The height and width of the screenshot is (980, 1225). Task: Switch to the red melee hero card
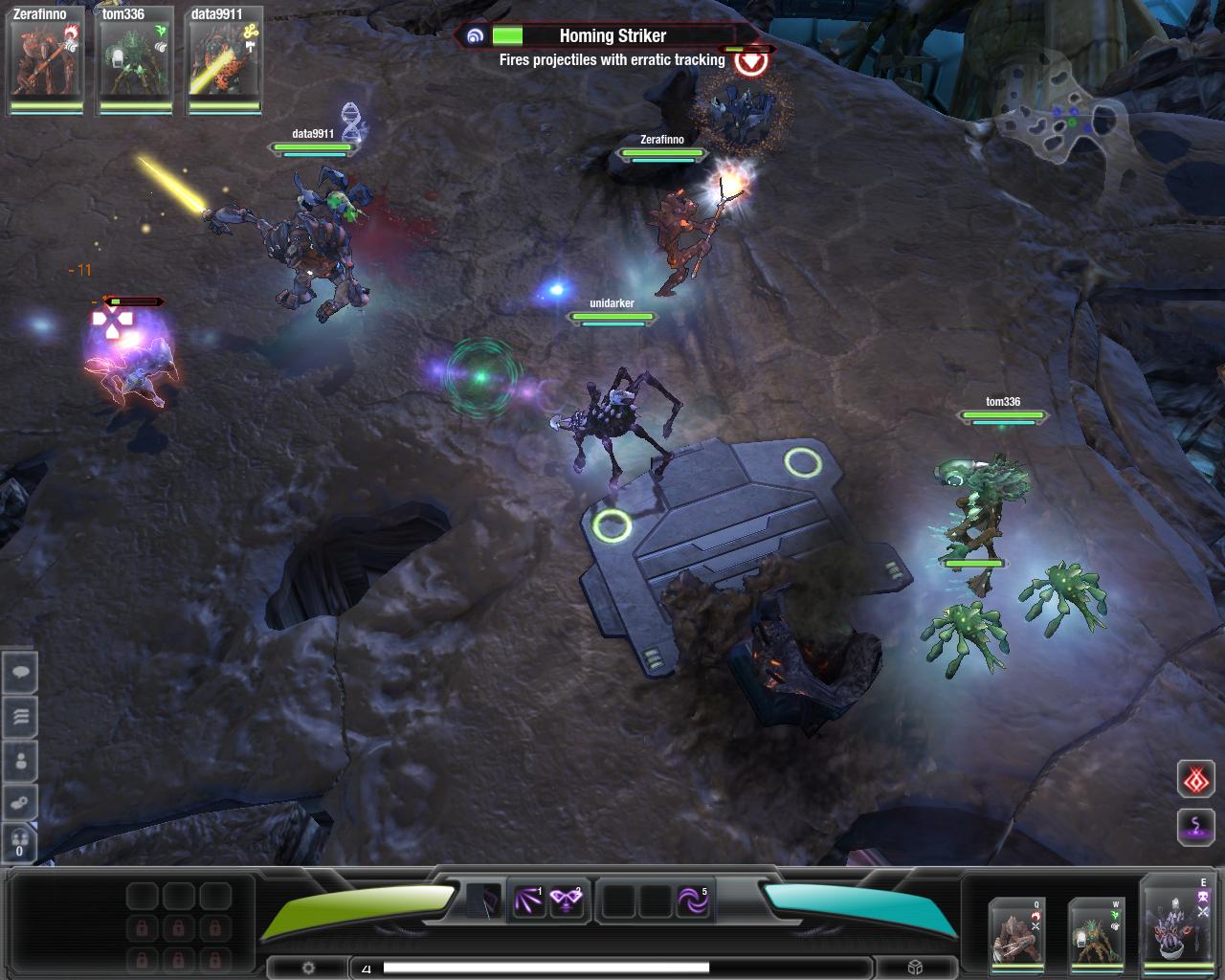pyautogui.click(x=1016, y=931)
